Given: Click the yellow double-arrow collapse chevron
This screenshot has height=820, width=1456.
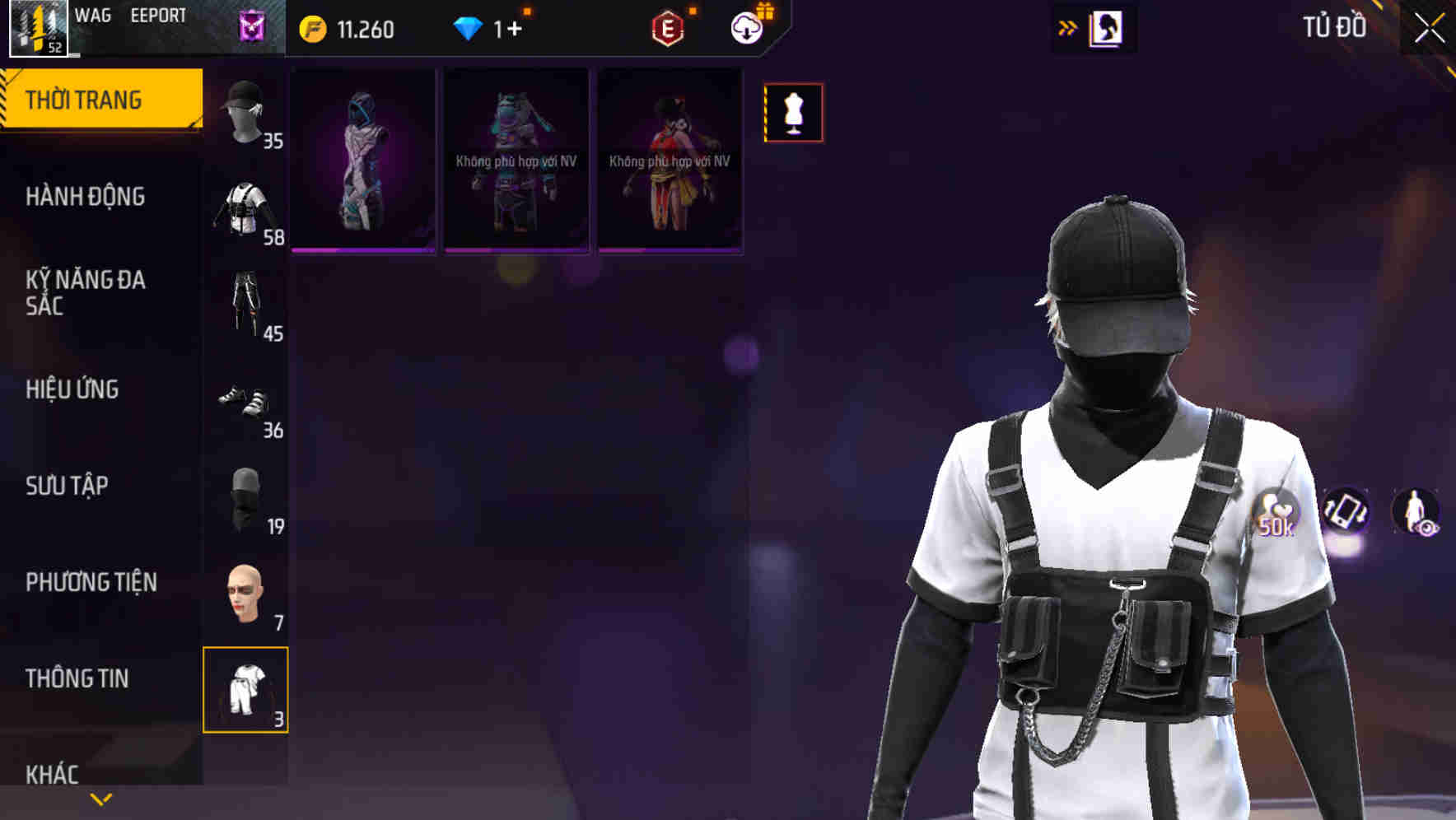Looking at the screenshot, I should point(1067,27).
